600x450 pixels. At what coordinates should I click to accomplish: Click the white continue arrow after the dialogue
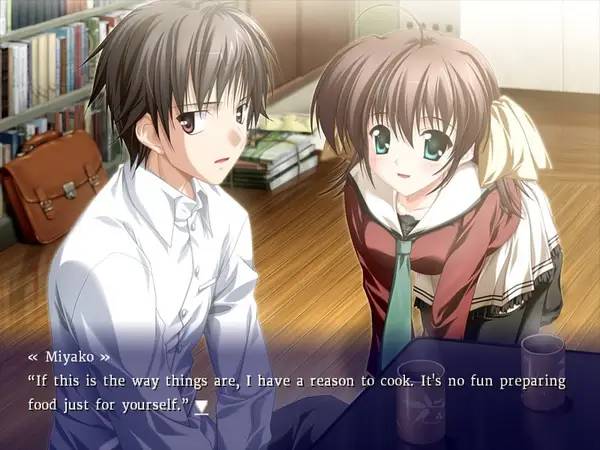pyautogui.click(x=202, y=407)
